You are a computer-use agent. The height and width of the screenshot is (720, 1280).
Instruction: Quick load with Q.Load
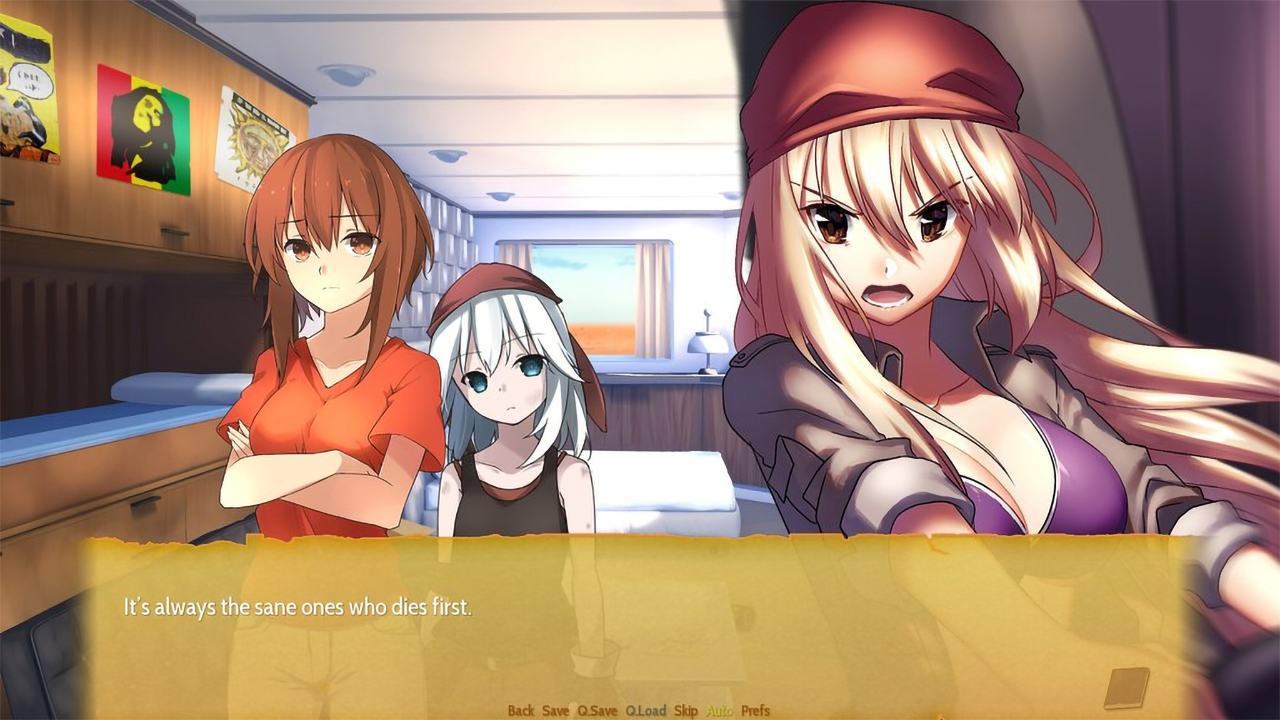pos(645,710)
